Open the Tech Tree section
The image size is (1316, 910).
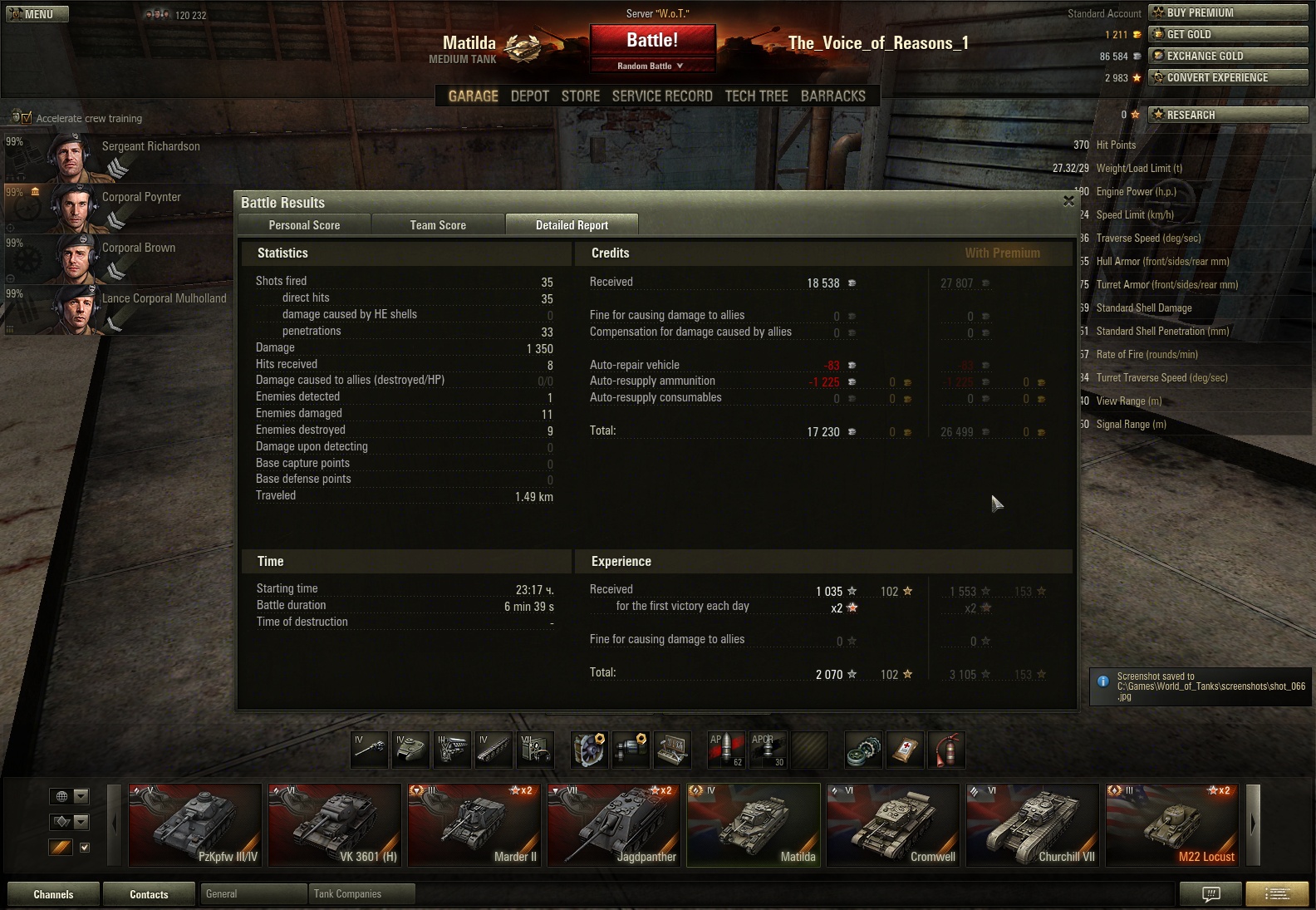[756, 96]
